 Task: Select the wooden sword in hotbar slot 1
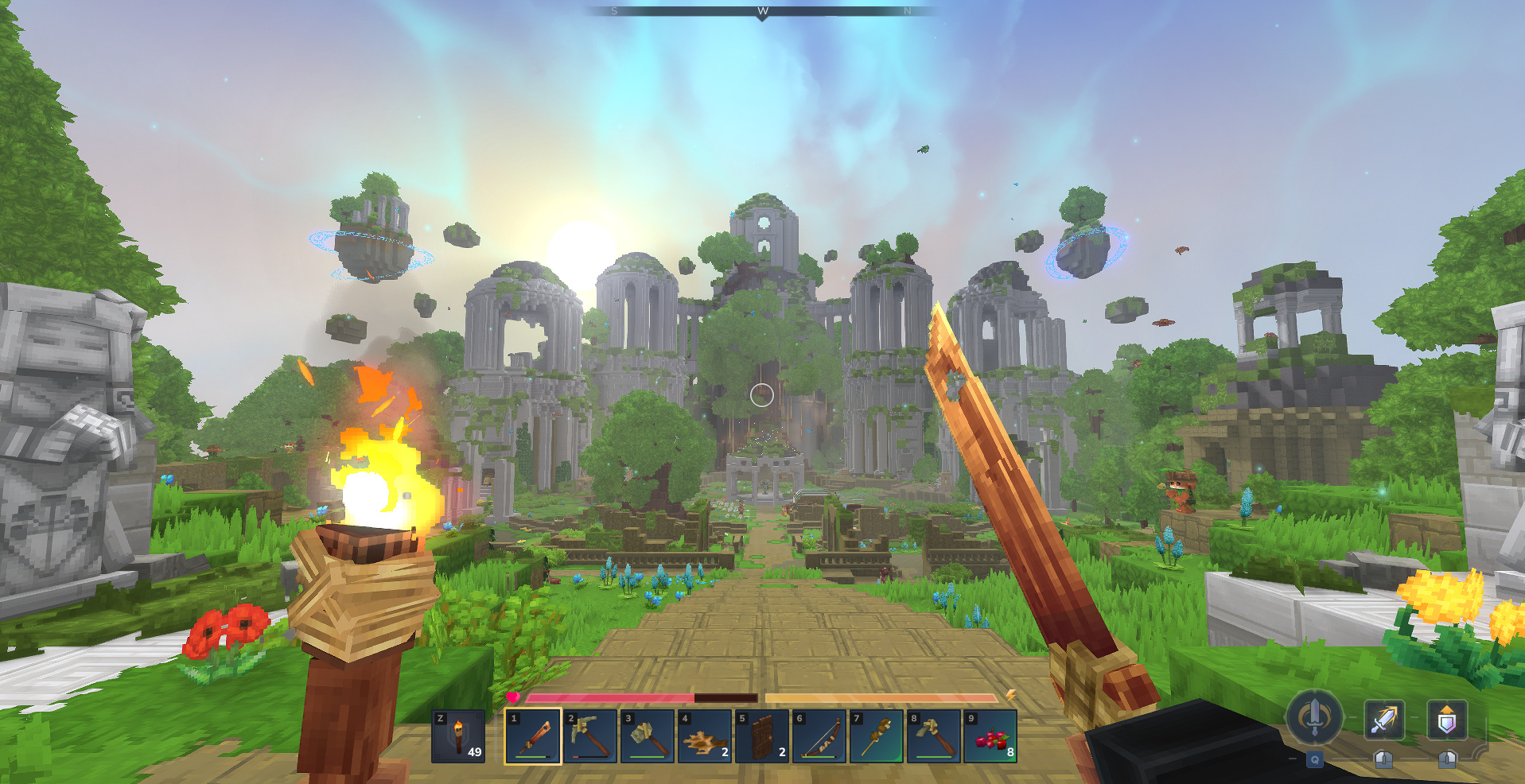click(532, 736)
